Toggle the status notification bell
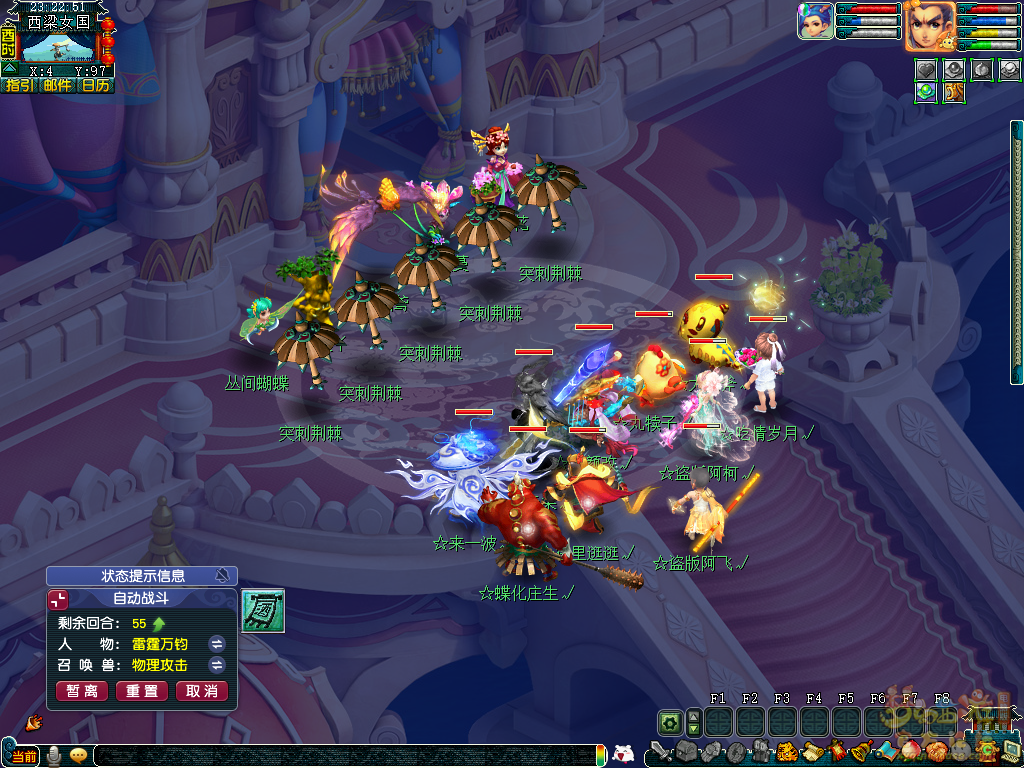 [x=221, y=575]
